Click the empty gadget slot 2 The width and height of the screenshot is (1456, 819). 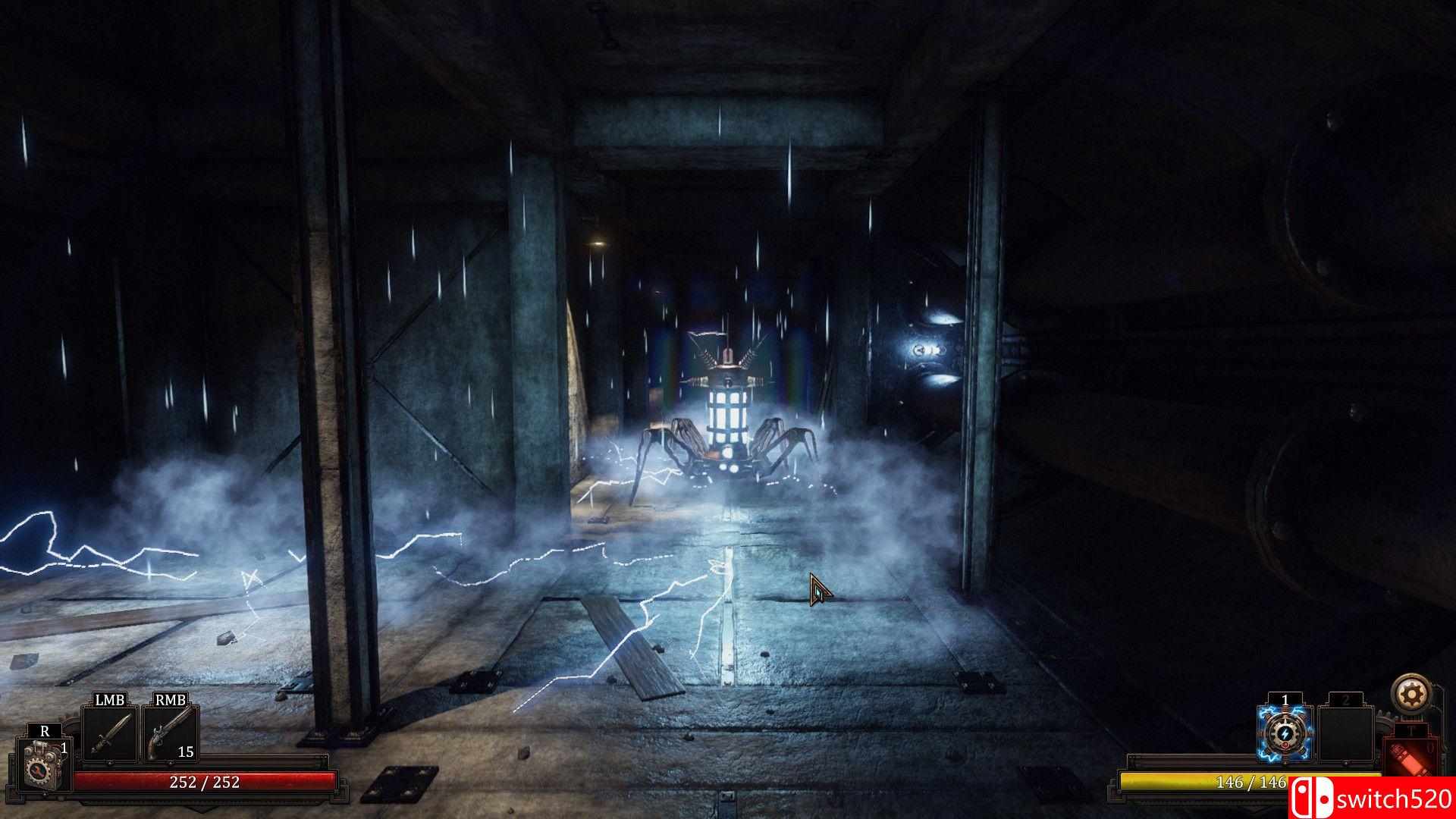[1346, 733]
